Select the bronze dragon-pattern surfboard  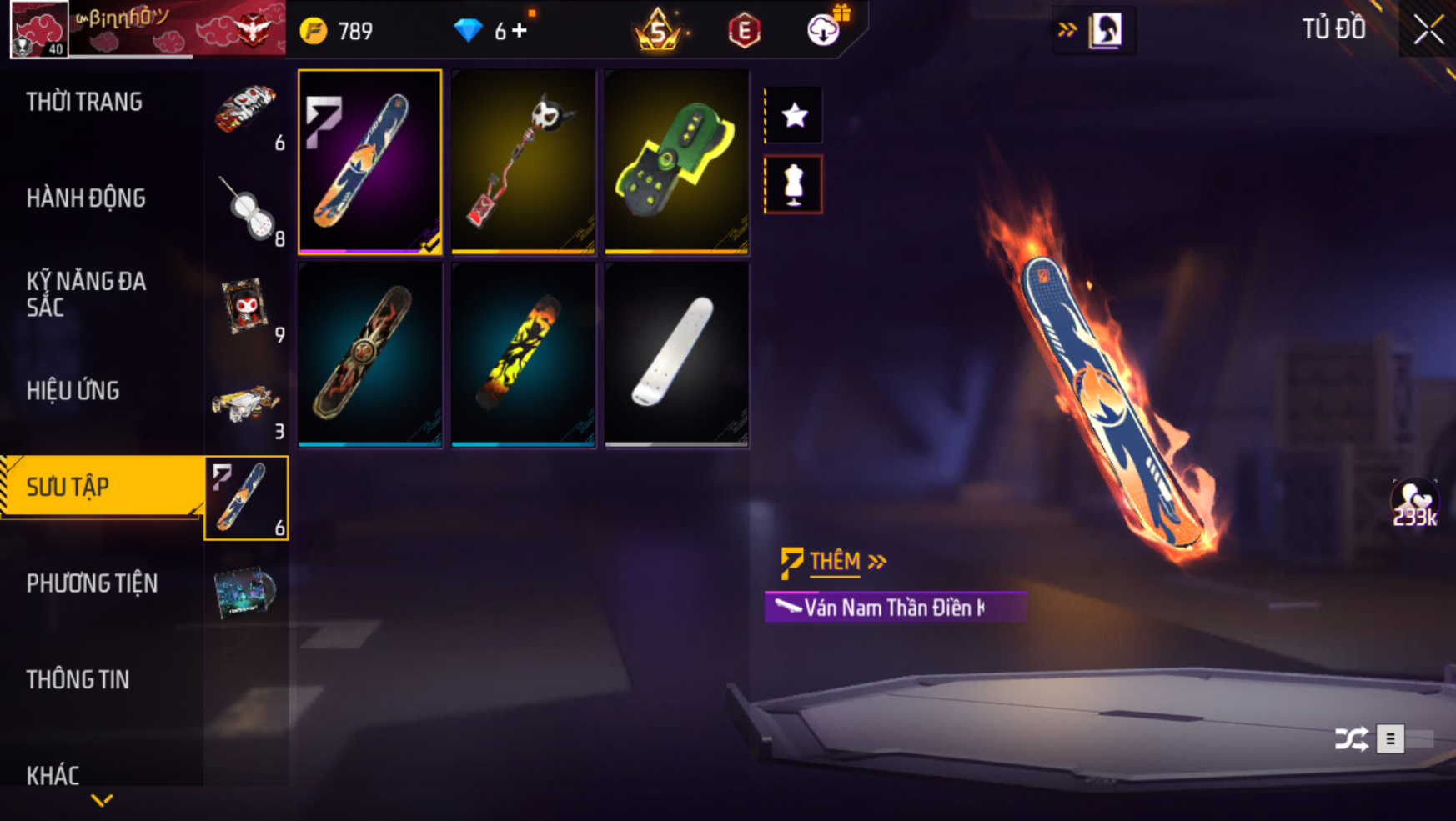[369, 355]
